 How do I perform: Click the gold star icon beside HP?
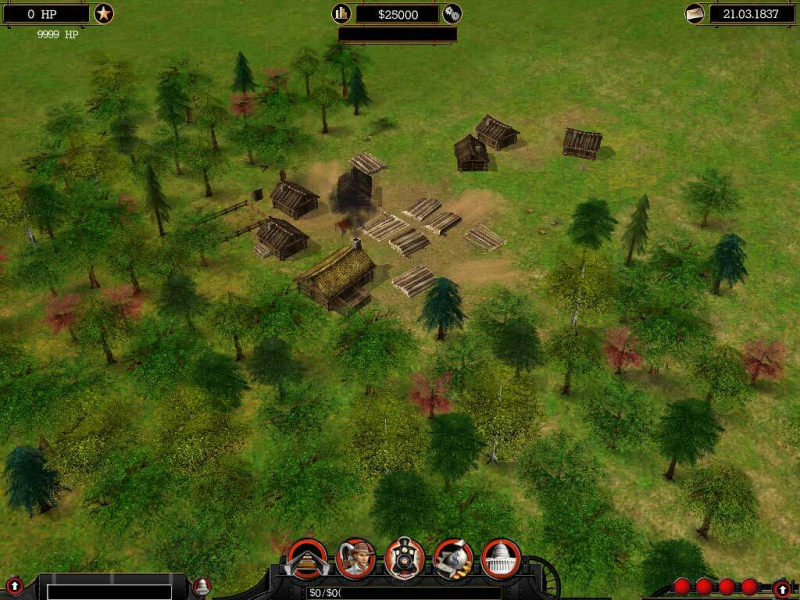[x=104, y=14]
